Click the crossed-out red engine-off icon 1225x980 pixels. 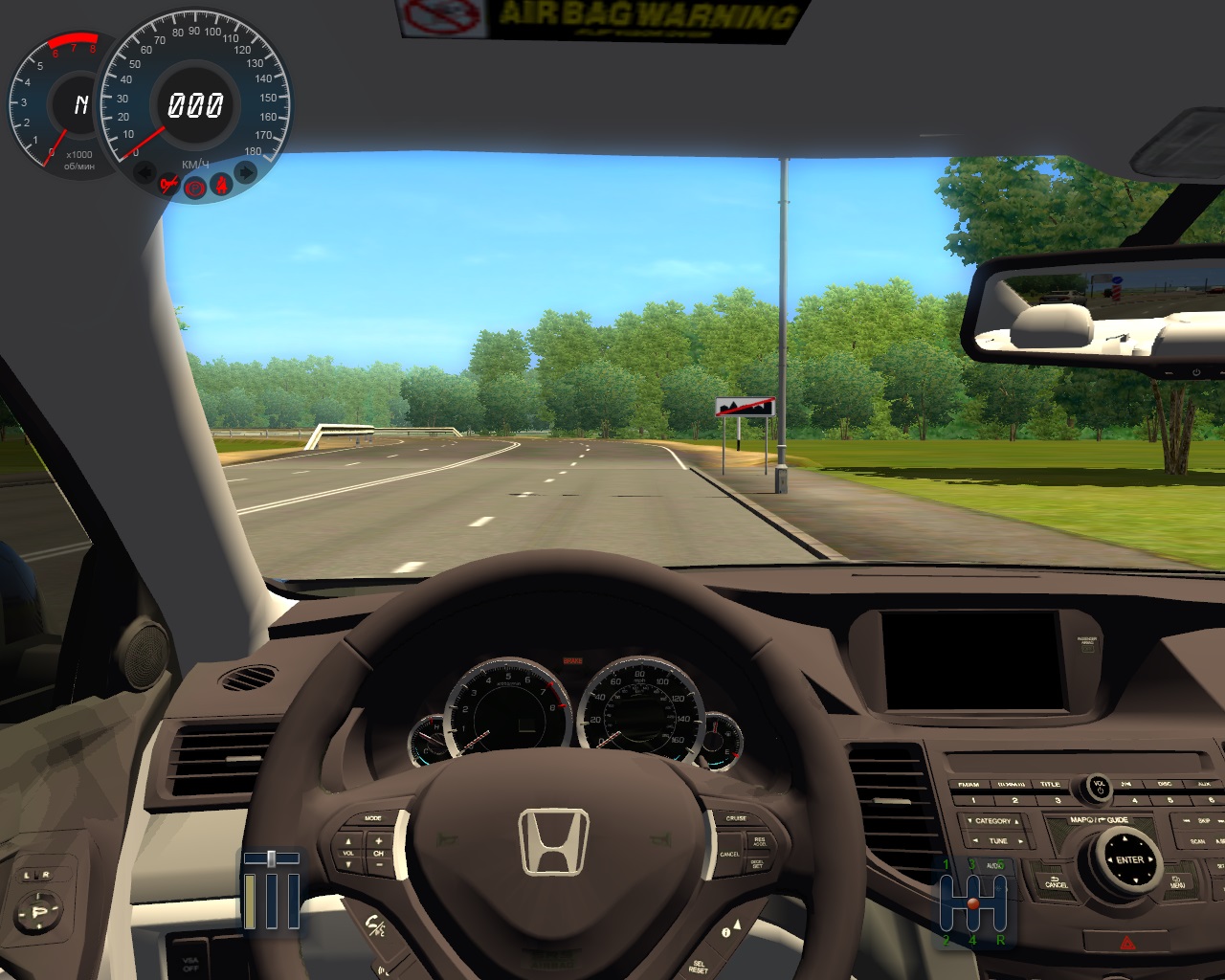click(169, 185)
